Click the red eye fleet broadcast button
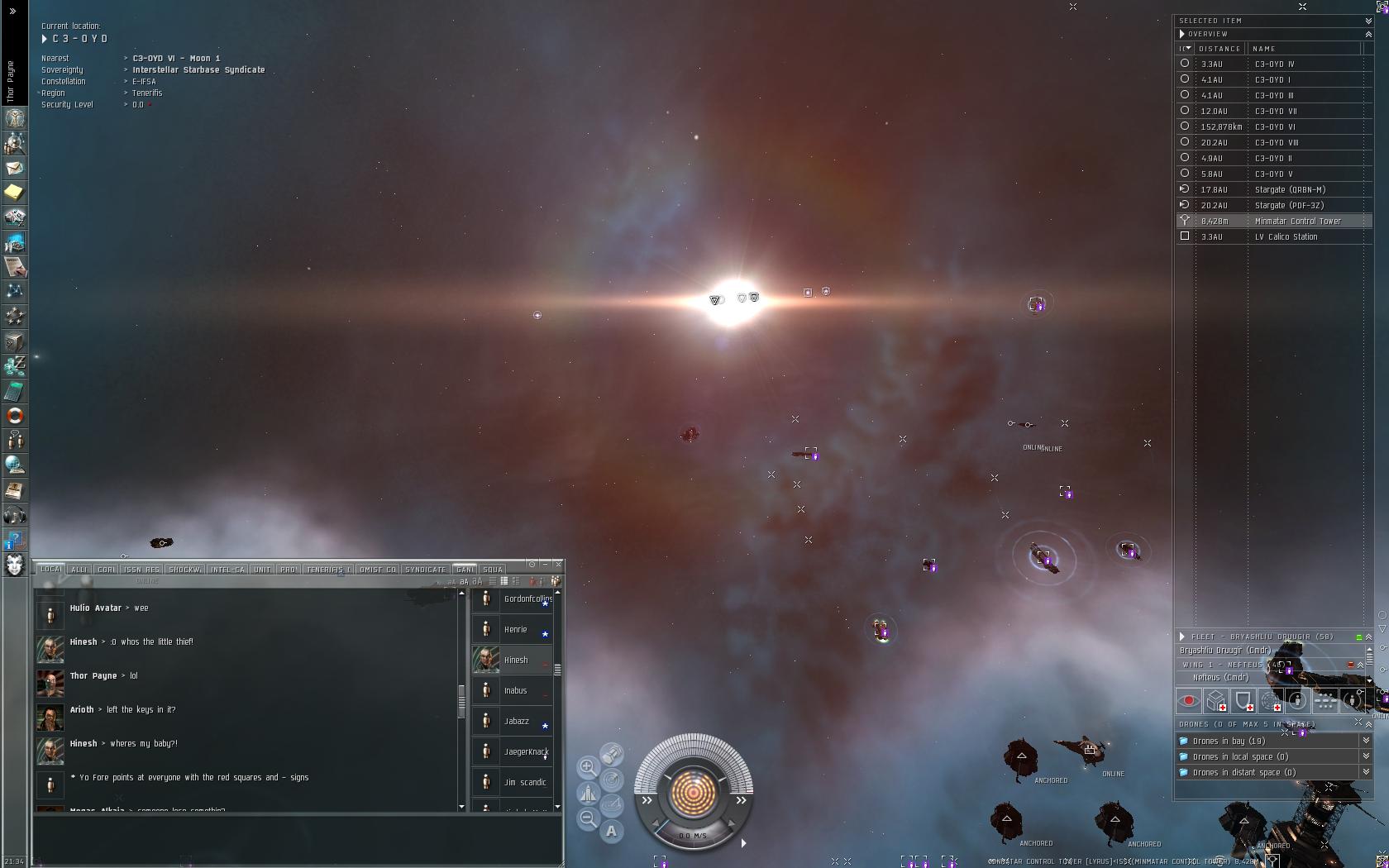This screenshot has height=868, width=1389. [x=1188, y=701]
